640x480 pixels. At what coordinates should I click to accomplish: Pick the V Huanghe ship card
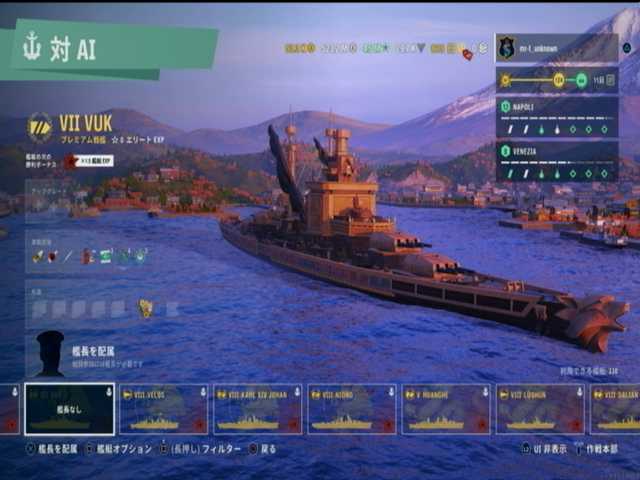(445, 410)
